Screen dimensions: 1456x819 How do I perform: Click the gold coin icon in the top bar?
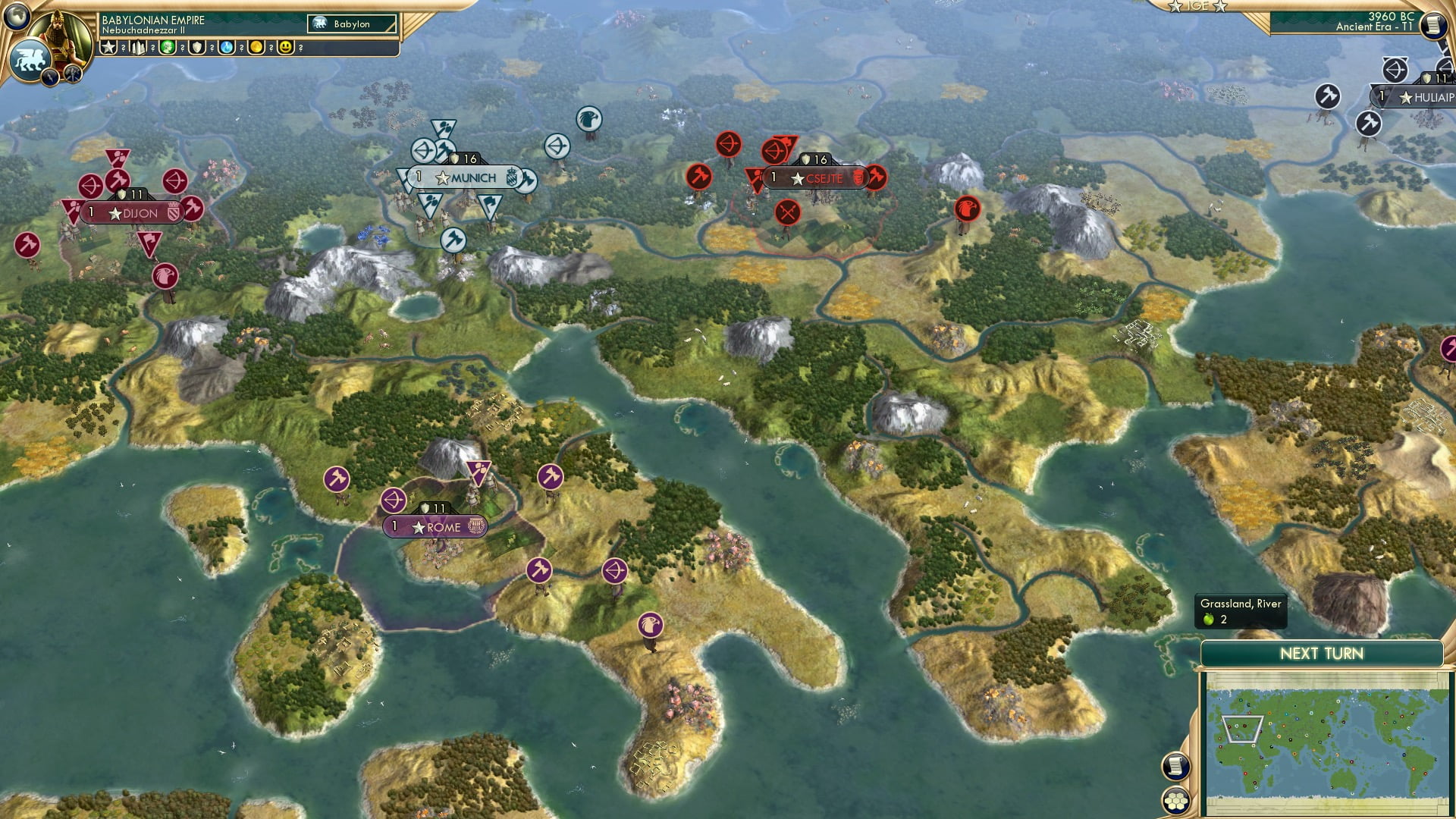point(255,49)
